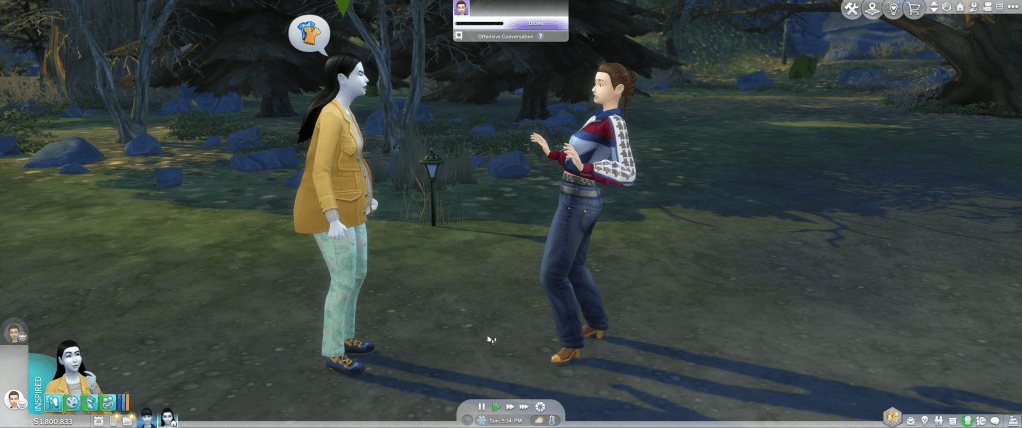Open the calendar icon beside household funds
The image size is (1022, 428).
coord(99,421)
